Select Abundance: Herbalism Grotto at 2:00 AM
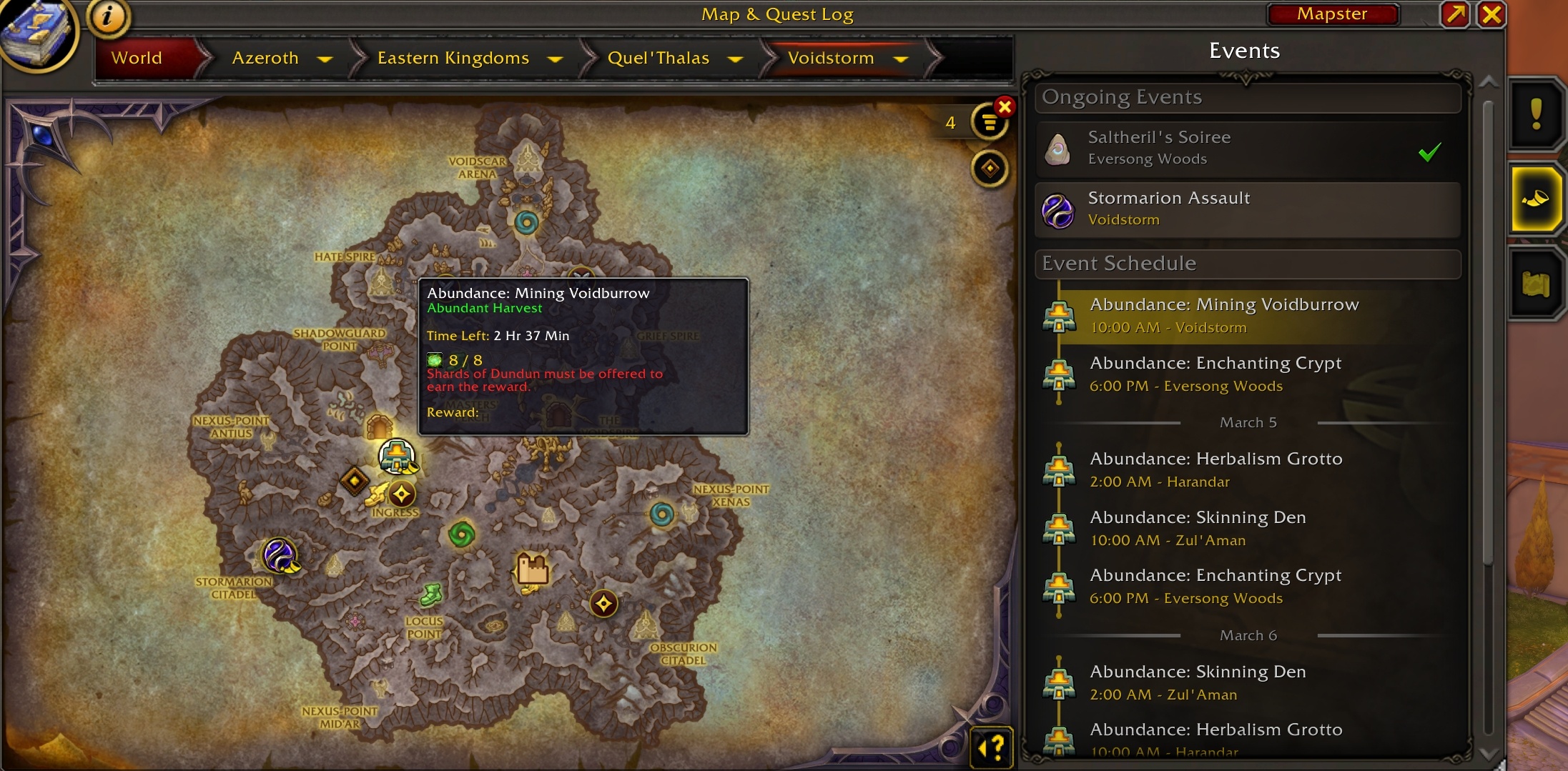This screenshot has width=1568, height=771. 1247,469
